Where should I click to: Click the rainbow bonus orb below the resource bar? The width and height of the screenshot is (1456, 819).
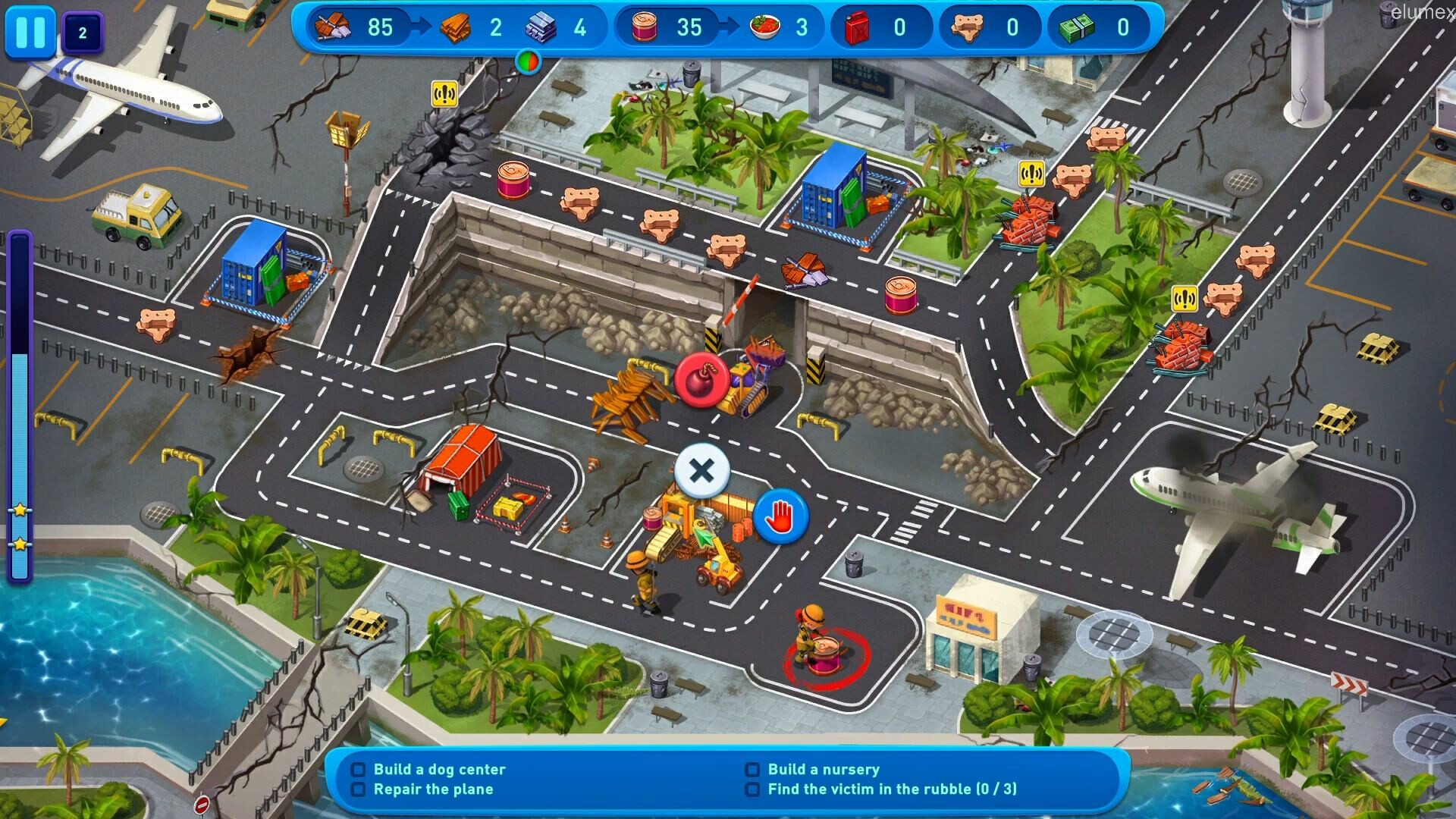(529, 62)
